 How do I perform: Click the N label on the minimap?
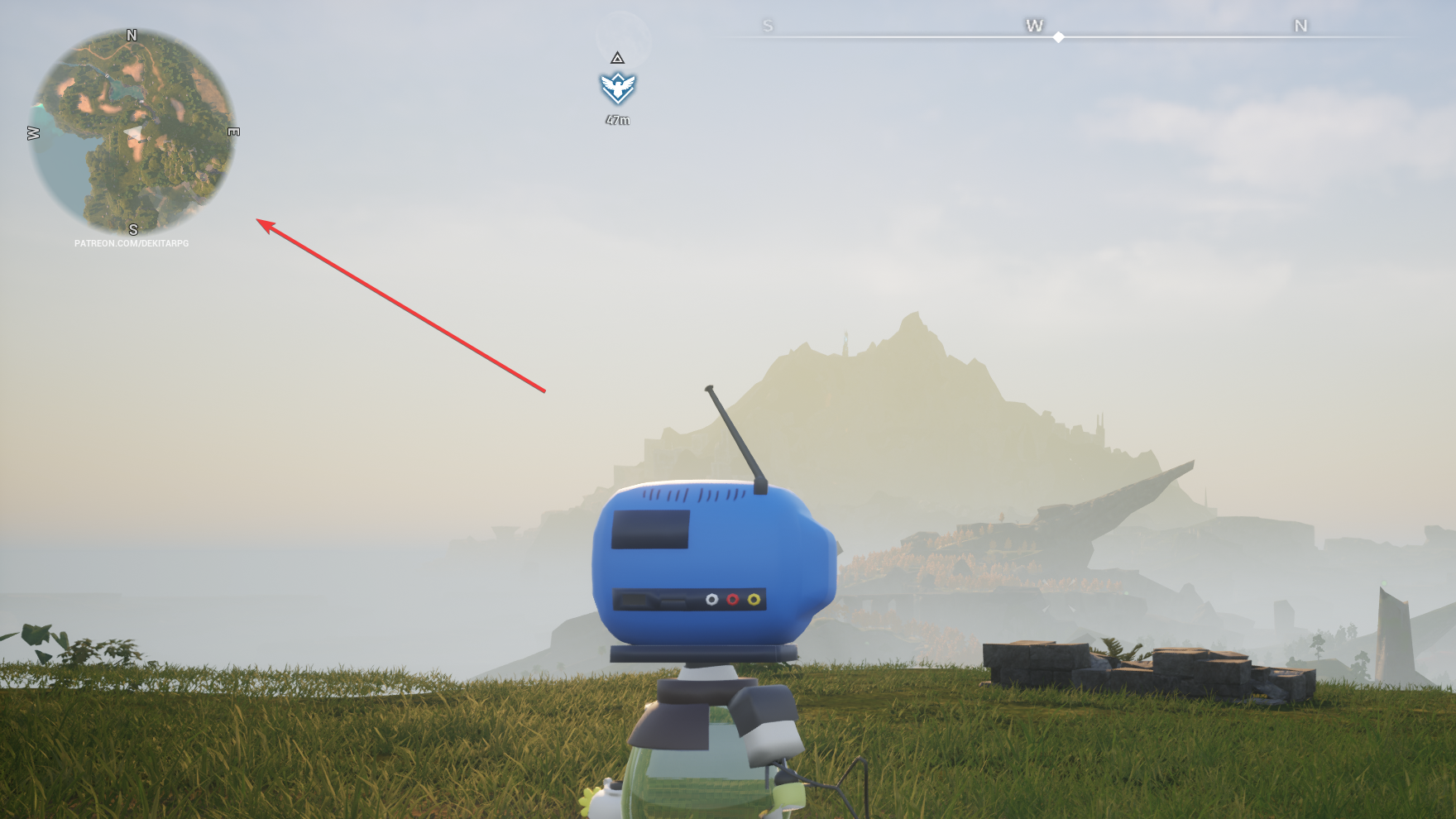pos(130,36)
